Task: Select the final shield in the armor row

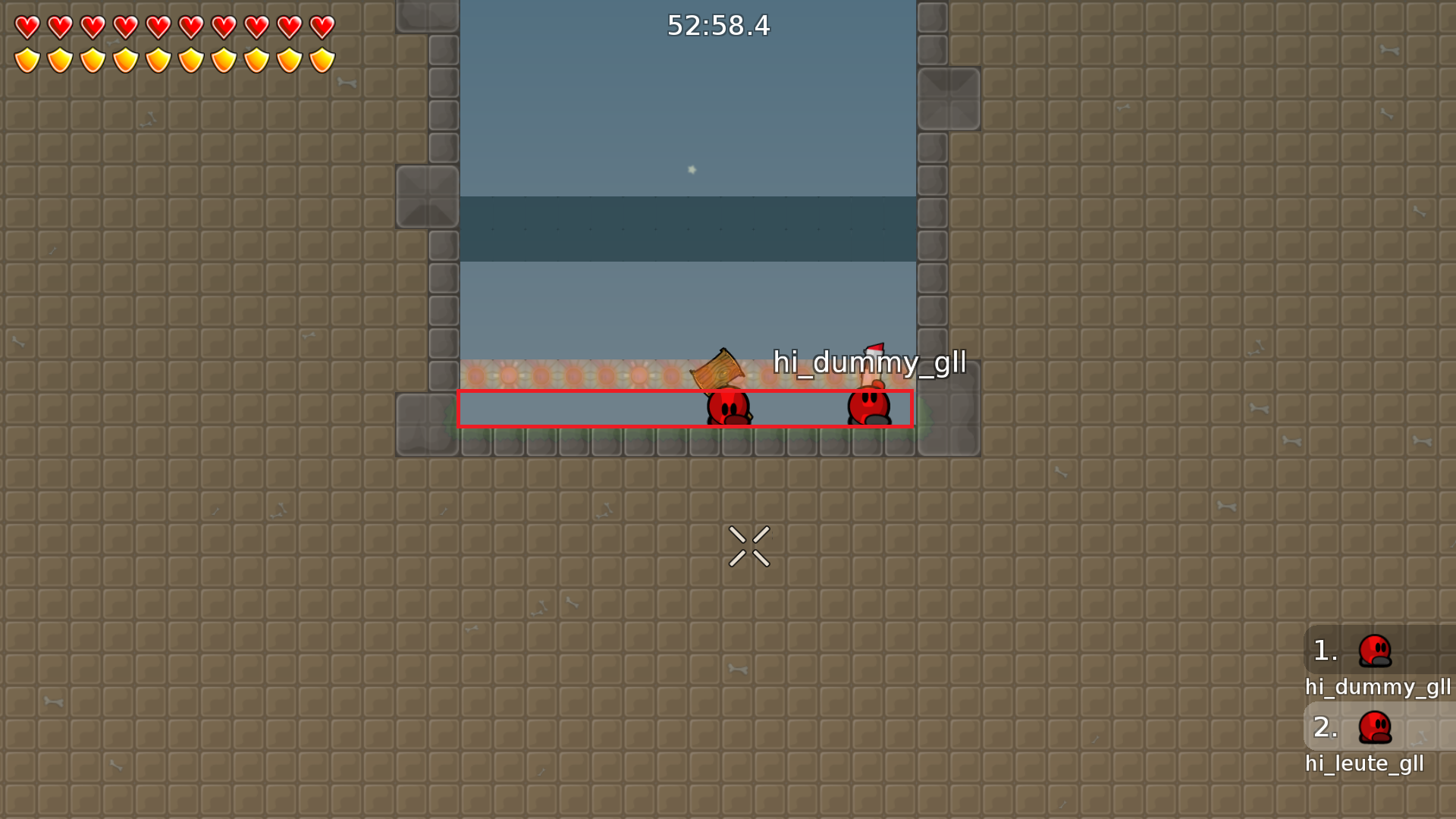Action: point(322,59)
